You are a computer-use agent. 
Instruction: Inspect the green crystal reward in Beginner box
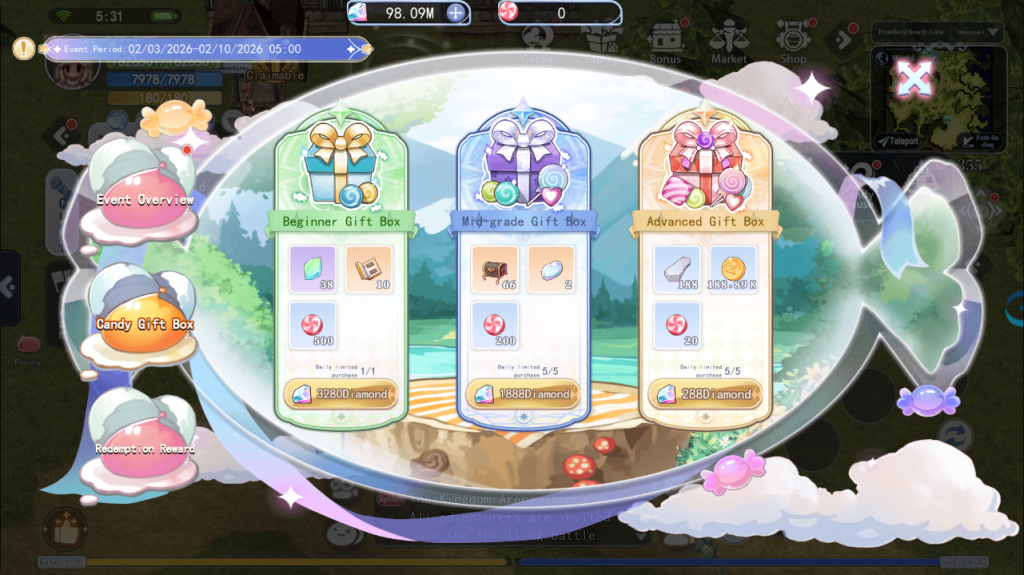click(x=312, y=270)
